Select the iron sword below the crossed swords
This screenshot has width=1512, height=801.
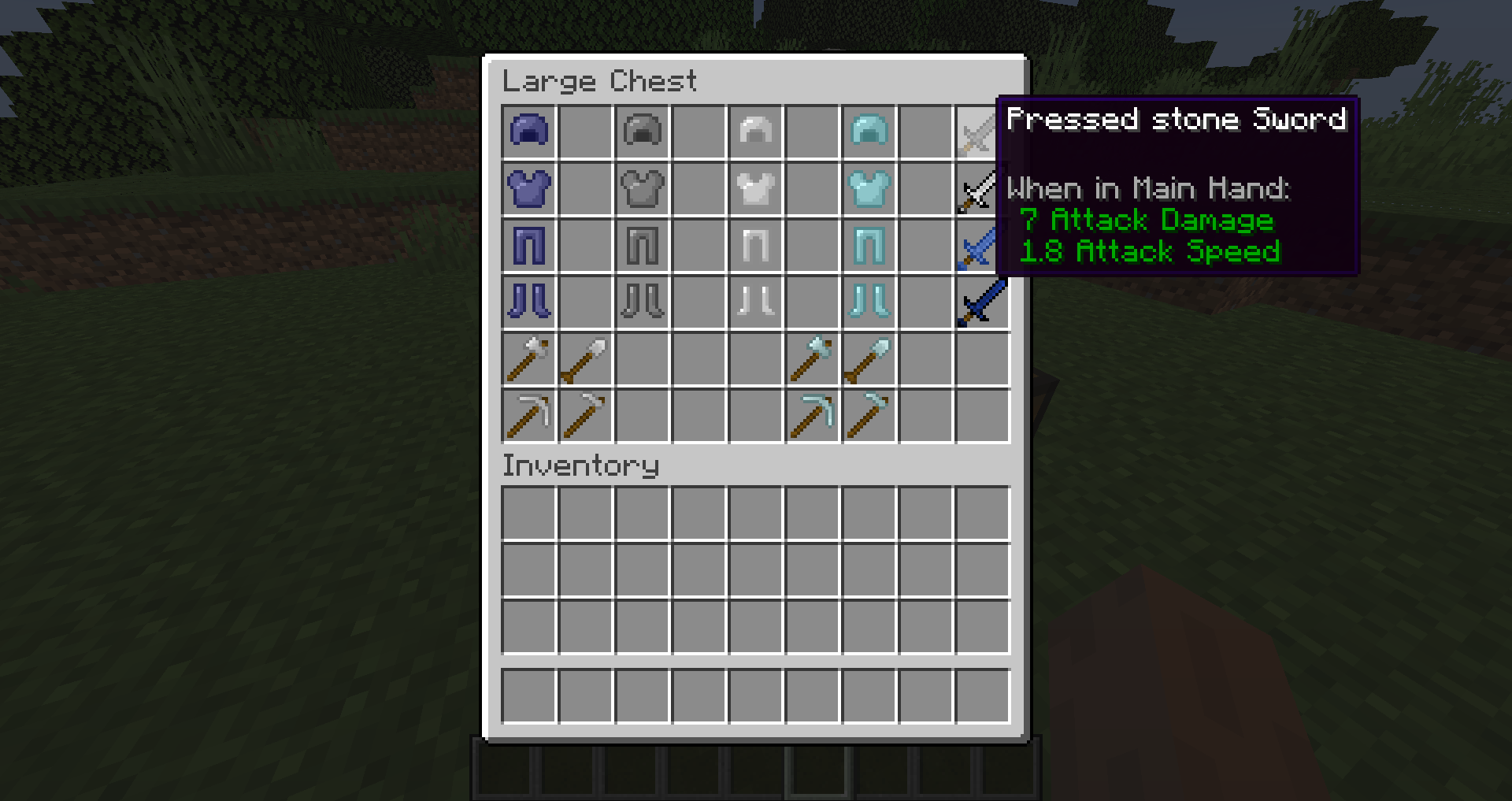click(982, 188)
